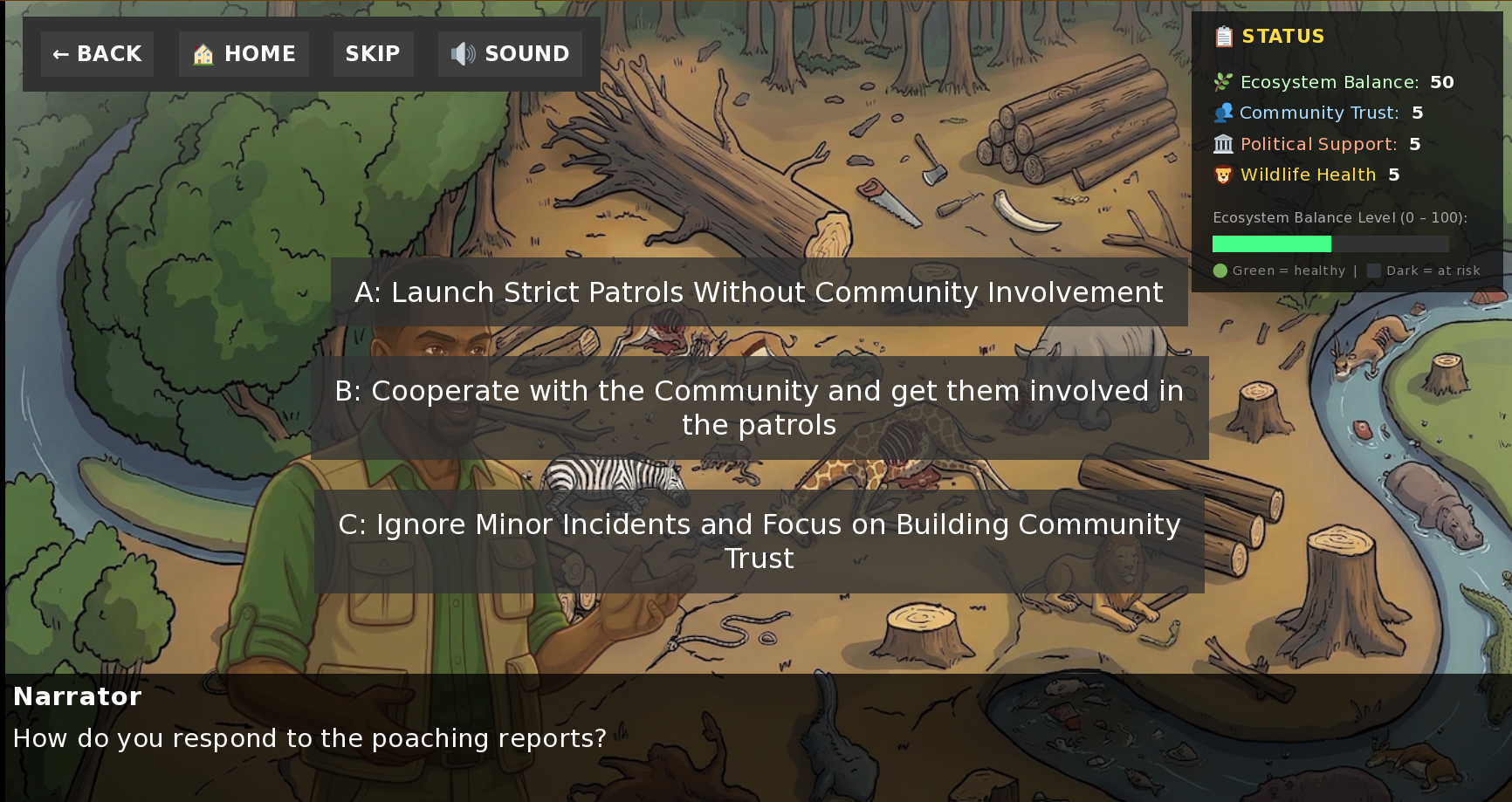Screen dimensions: 1512x802
Task: Go back using the BACK button
Action: [97, 53]
